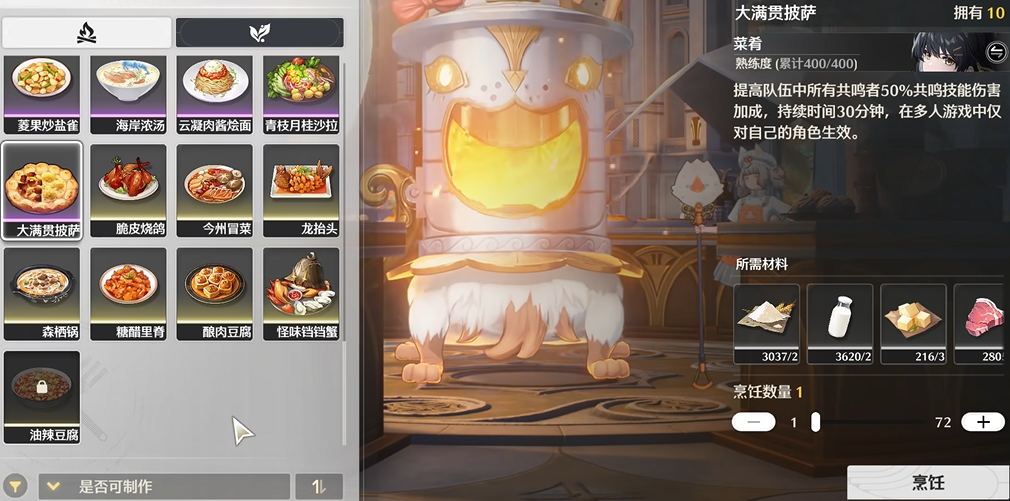
Task: Choose the 海岸浓汤 soup recipe
Action: pyautogui.click(x=128, y=87)
